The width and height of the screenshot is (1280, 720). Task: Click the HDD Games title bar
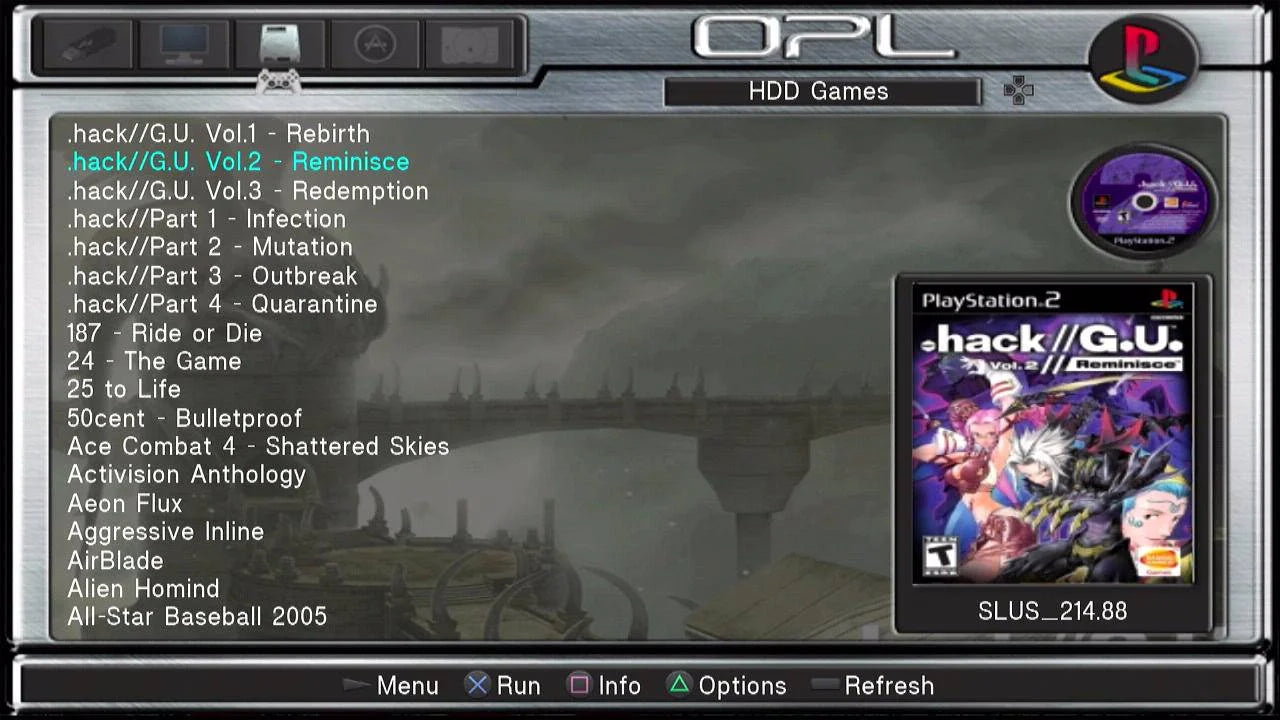(x=822, y=91)
